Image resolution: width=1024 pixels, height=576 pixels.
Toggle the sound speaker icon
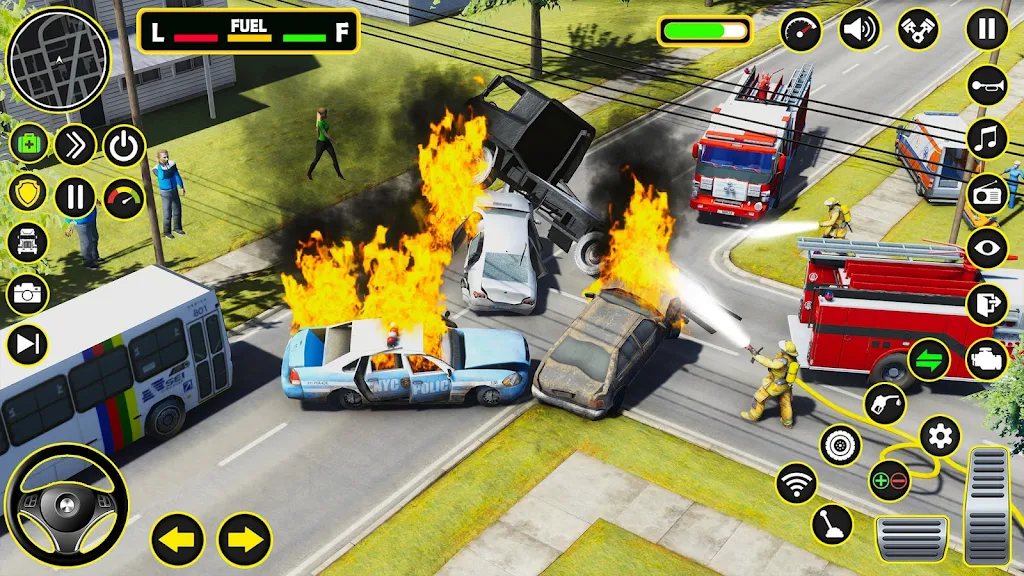859,30
